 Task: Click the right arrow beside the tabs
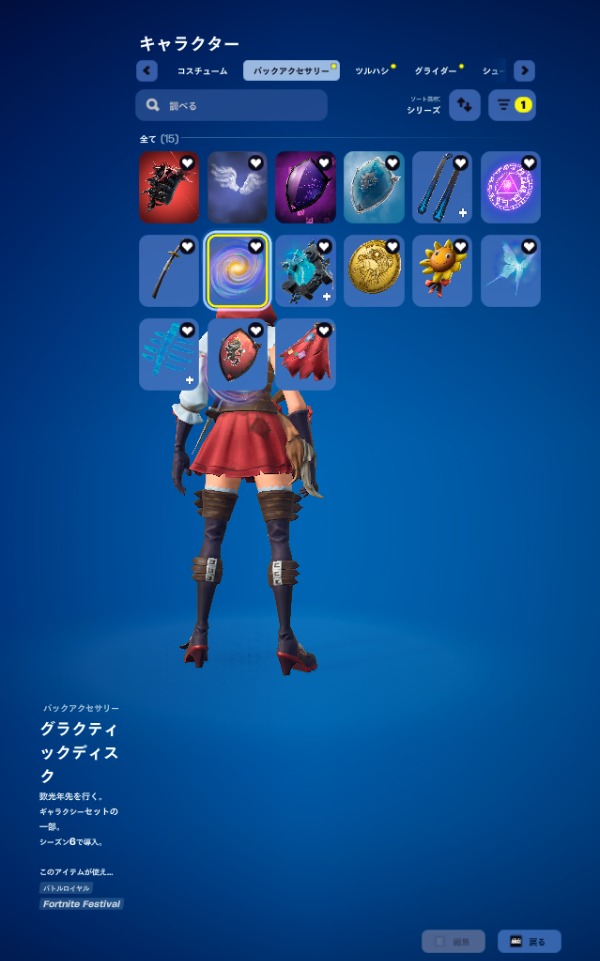[524, 71]
